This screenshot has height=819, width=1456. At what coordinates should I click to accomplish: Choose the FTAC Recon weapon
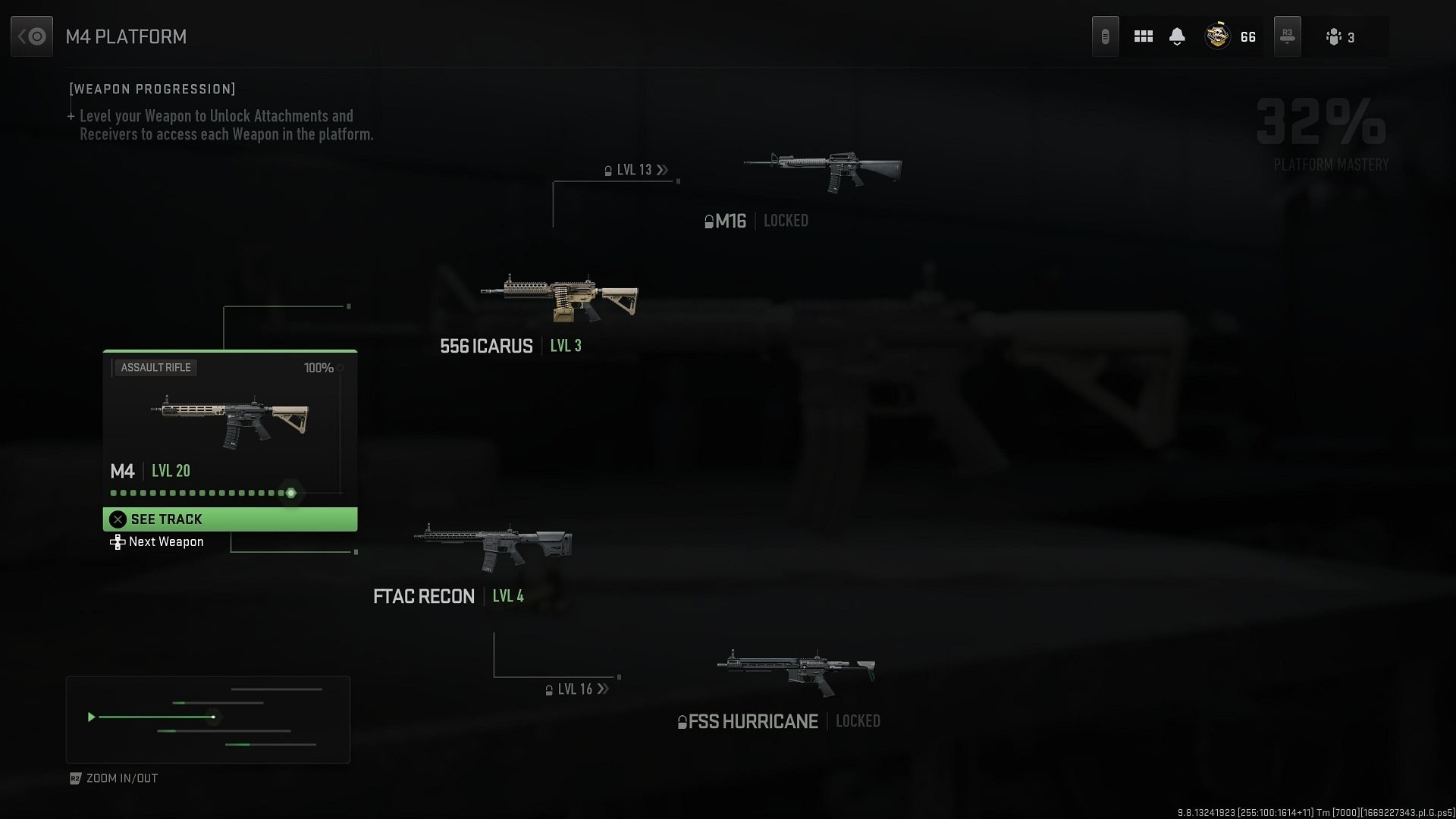point(493,547)
